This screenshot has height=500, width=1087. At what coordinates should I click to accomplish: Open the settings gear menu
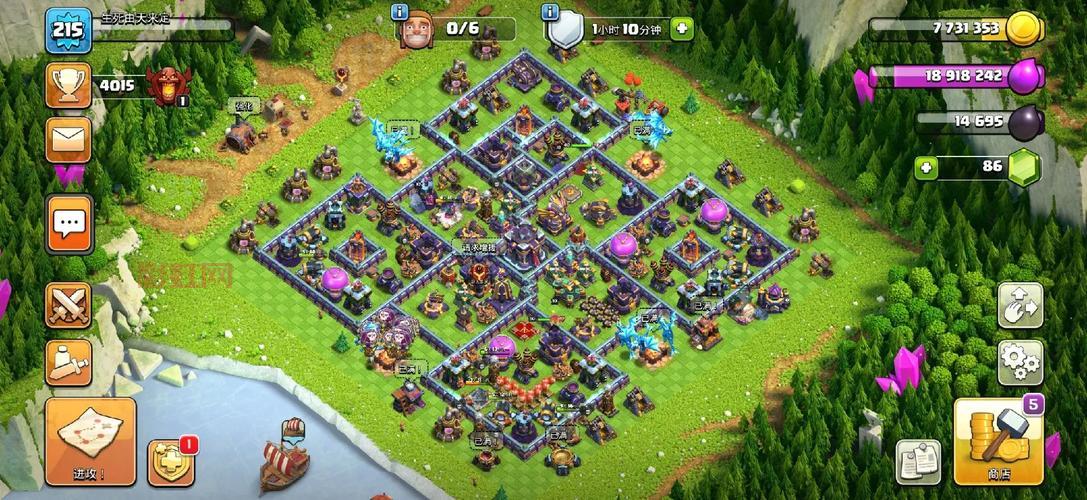1019,362
